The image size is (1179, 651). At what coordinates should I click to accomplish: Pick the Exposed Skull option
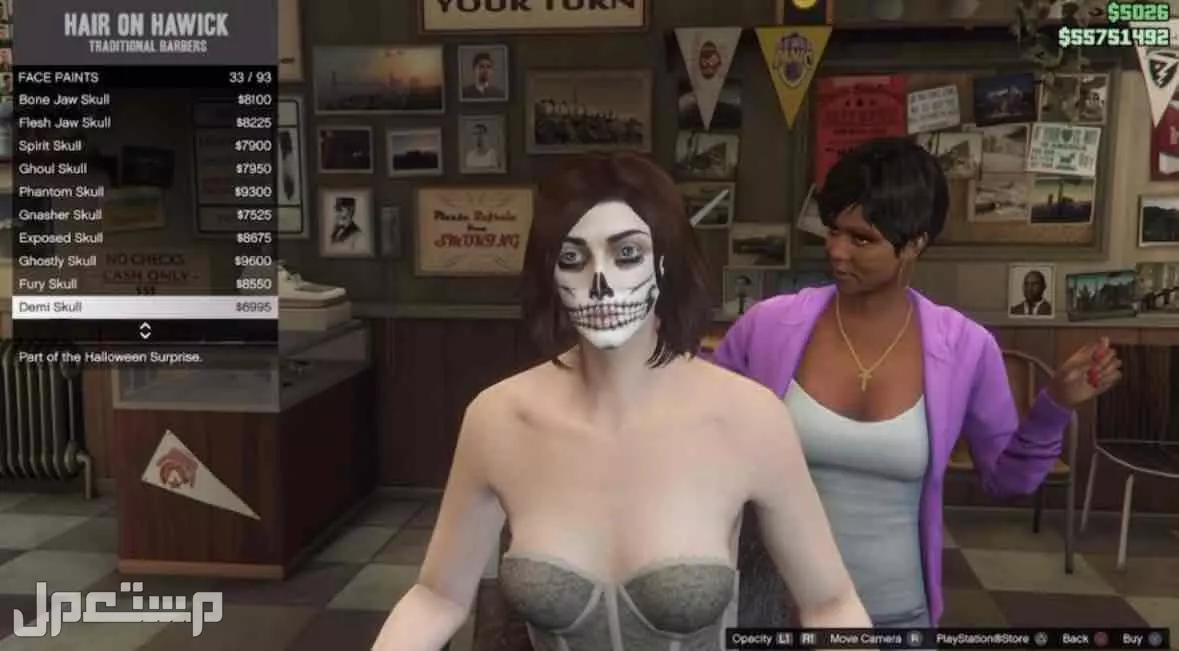tap(144, 238)
